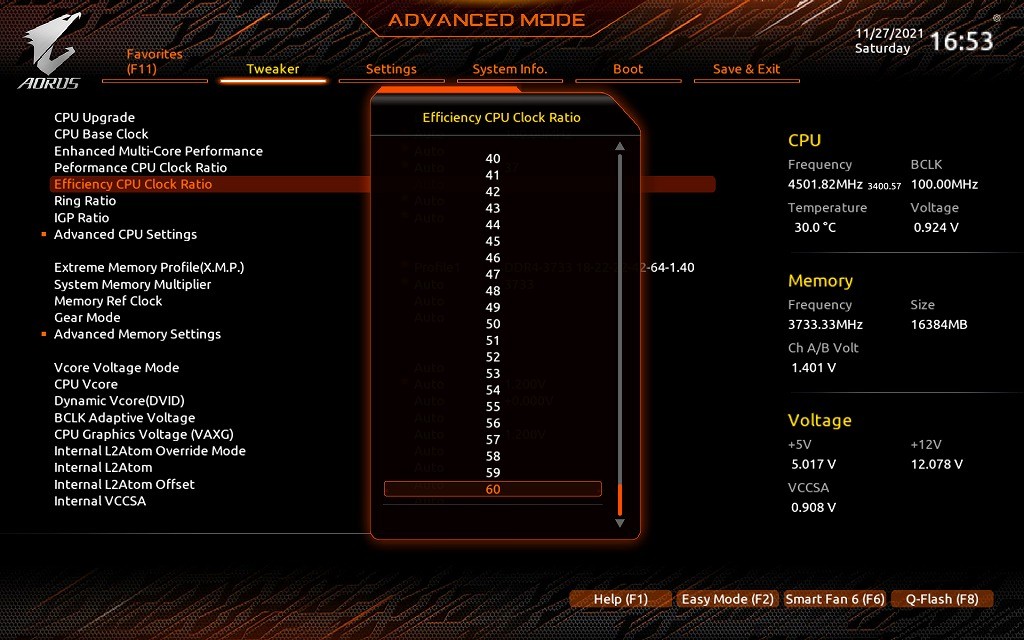Screen dimensions: 1024x640
Task: Click the scroll-up arrow of the ratio list
Action: coord(620,147)
